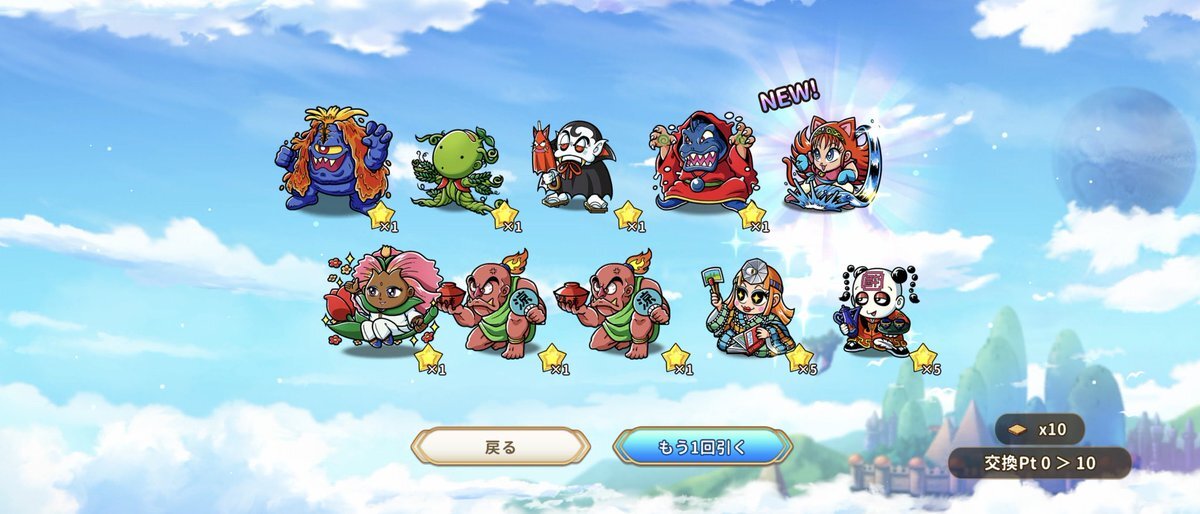Go back with the 戻る button

point(500,446)
